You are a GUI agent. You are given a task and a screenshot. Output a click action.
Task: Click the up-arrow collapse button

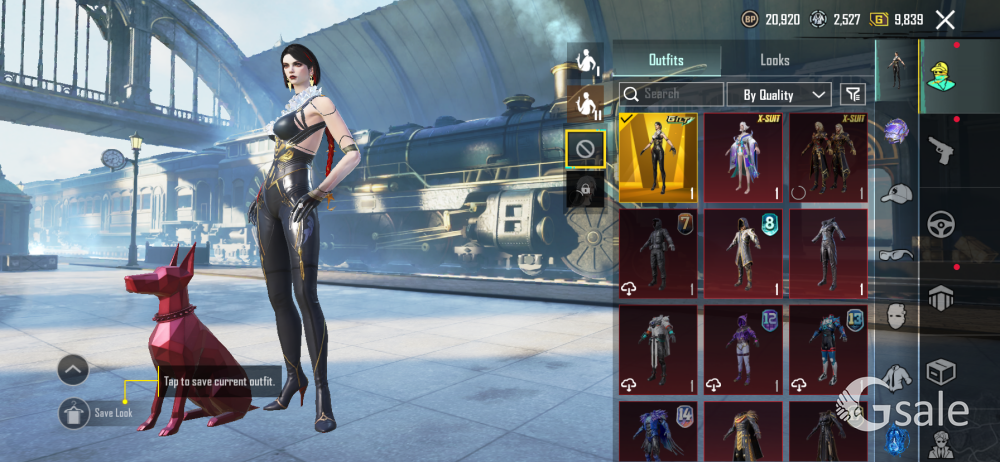pyautogui.click(x=73, y=370)
